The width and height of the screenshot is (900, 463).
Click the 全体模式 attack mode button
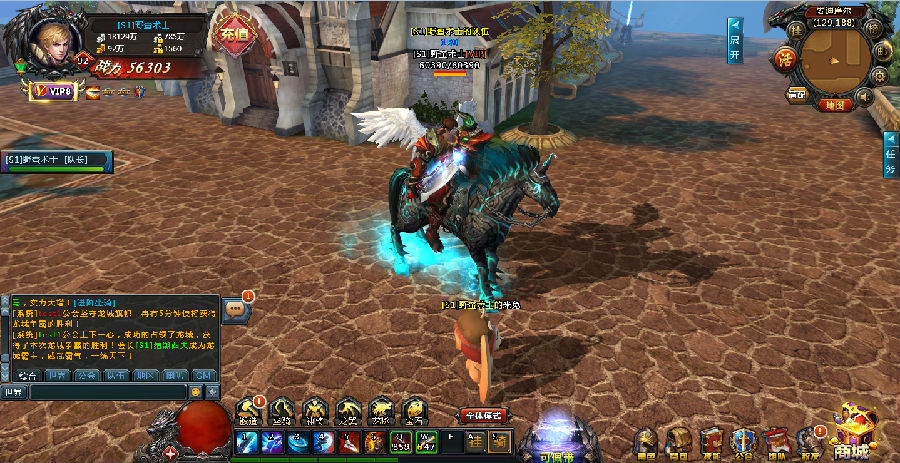click(482, 415)
